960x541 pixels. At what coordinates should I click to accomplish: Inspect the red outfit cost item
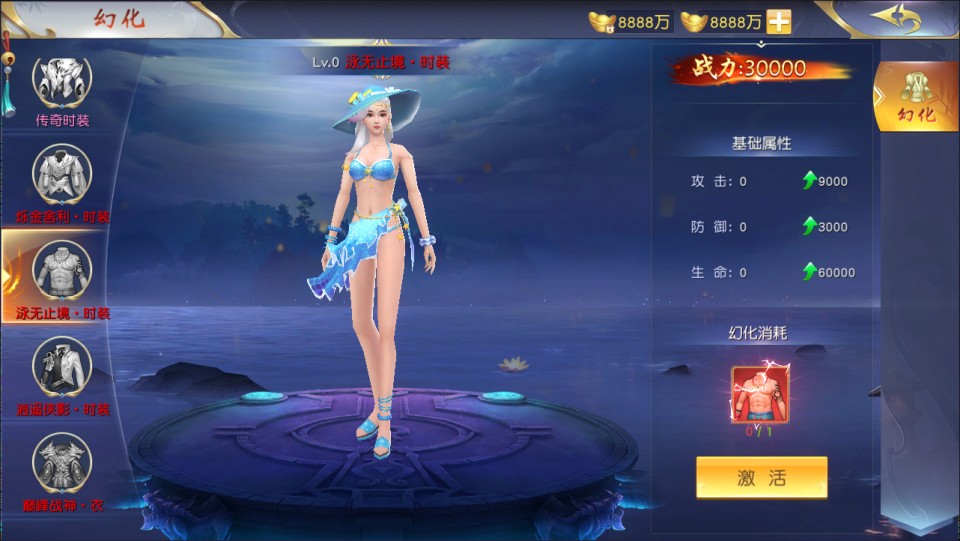click(x=760, y=395)
